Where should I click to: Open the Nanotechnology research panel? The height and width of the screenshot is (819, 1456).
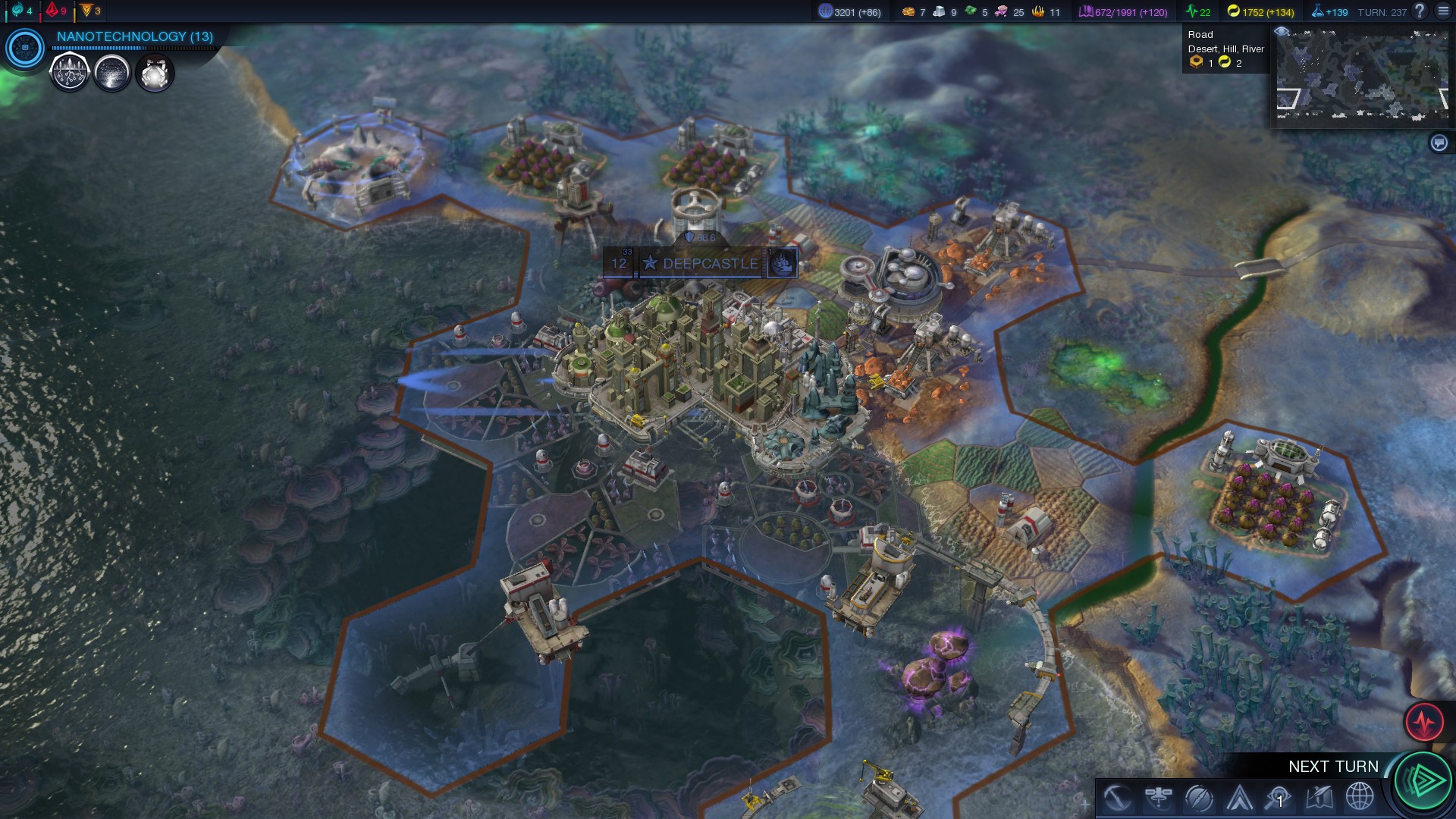point(134,36)
